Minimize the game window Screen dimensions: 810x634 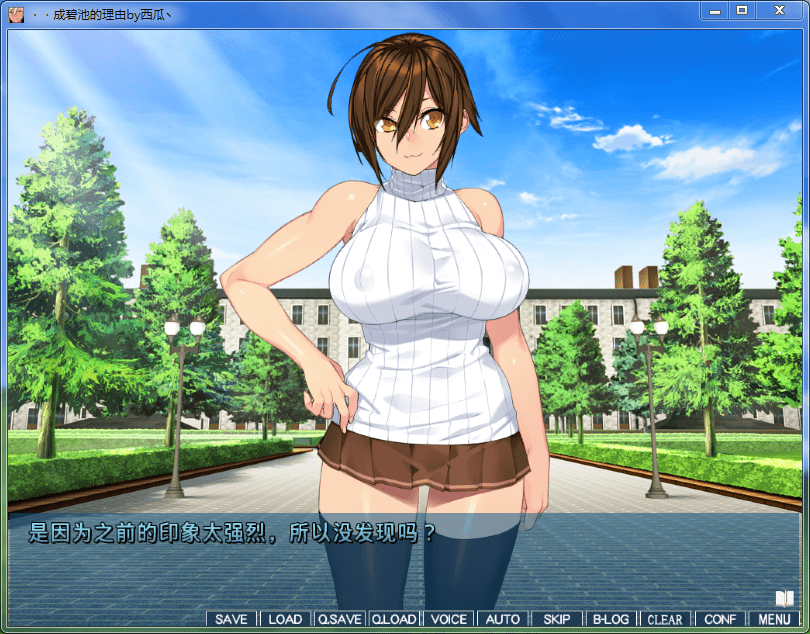coord(715,10)
